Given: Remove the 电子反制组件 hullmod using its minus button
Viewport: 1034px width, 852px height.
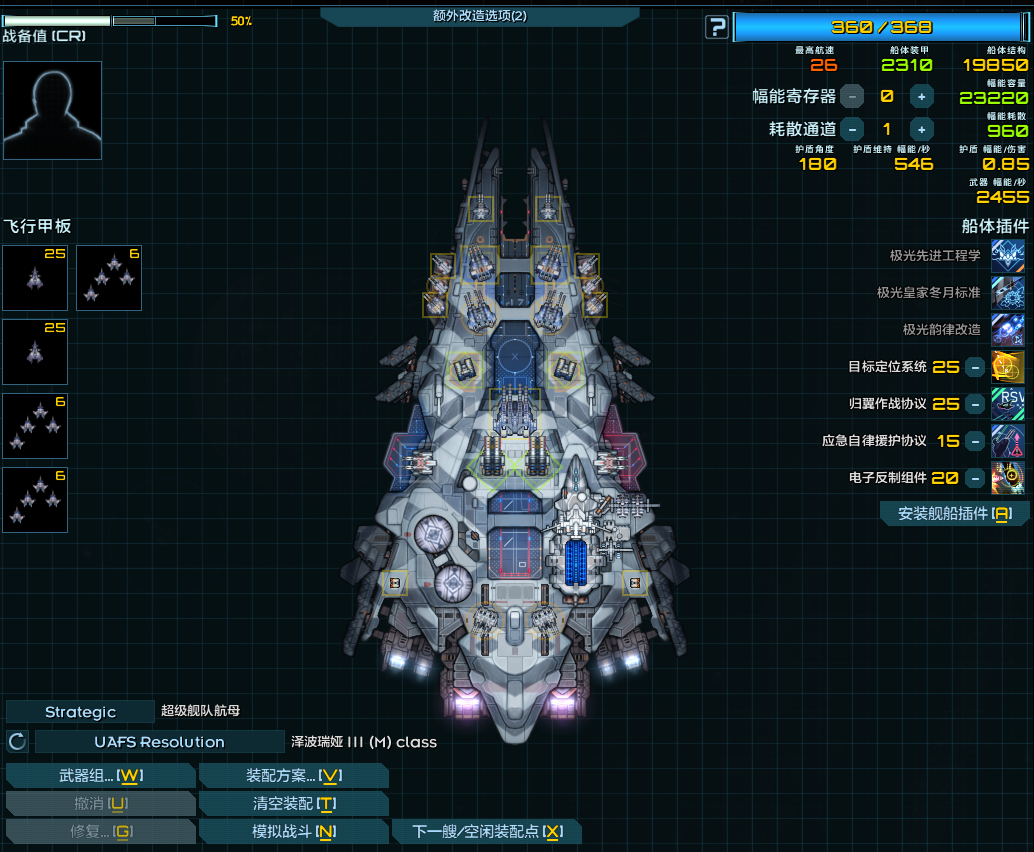Looking at the screenshot, I should (x=975, y=478).
